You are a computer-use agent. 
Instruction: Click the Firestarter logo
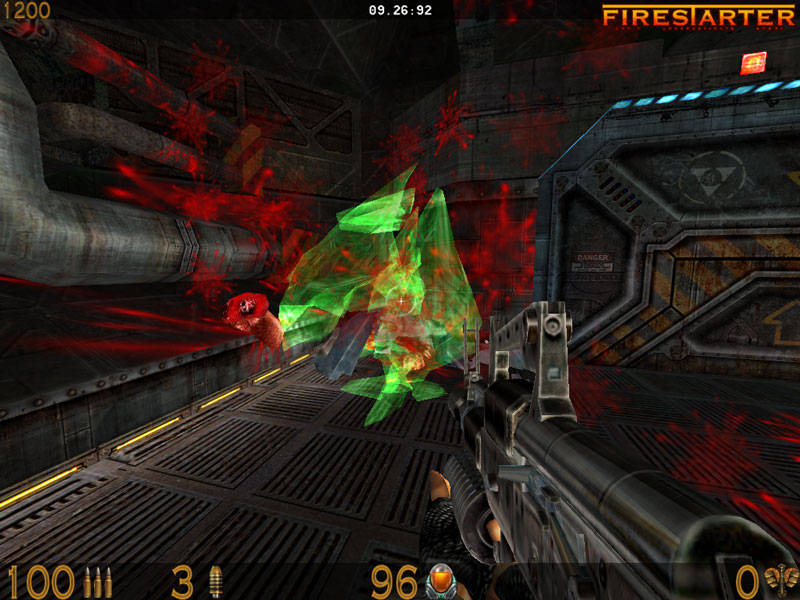coord(698,17)
